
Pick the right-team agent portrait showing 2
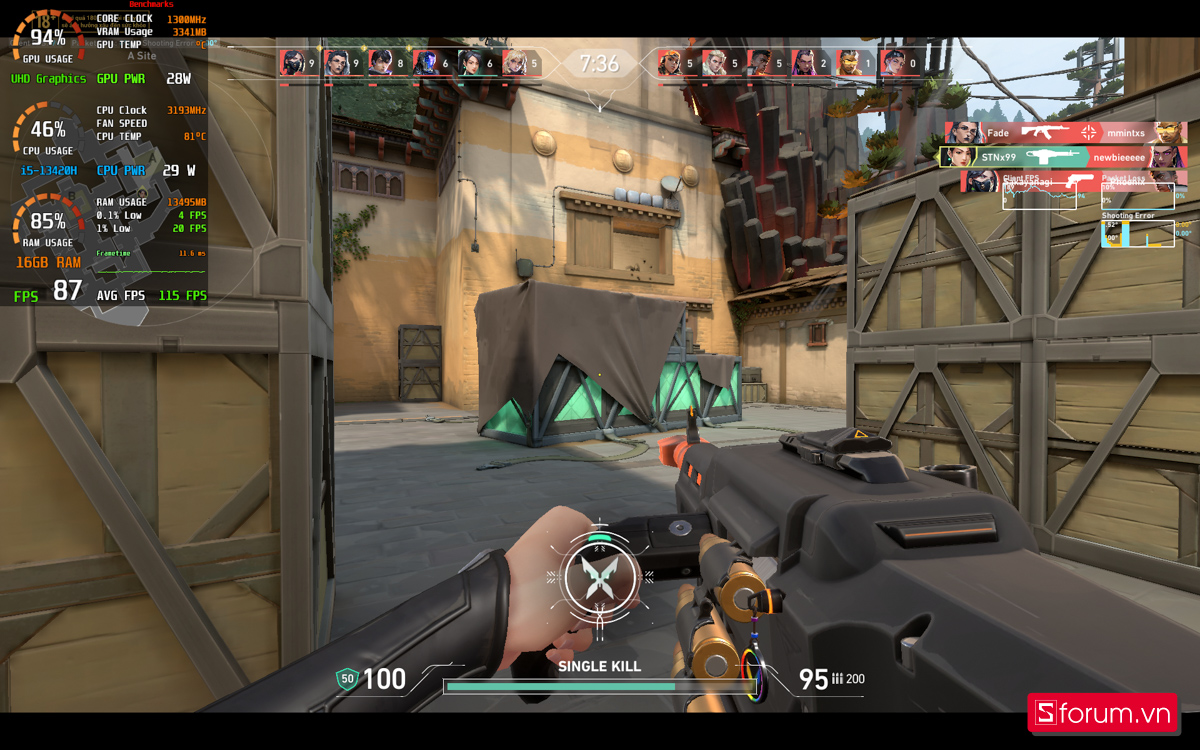click(804, 63)
